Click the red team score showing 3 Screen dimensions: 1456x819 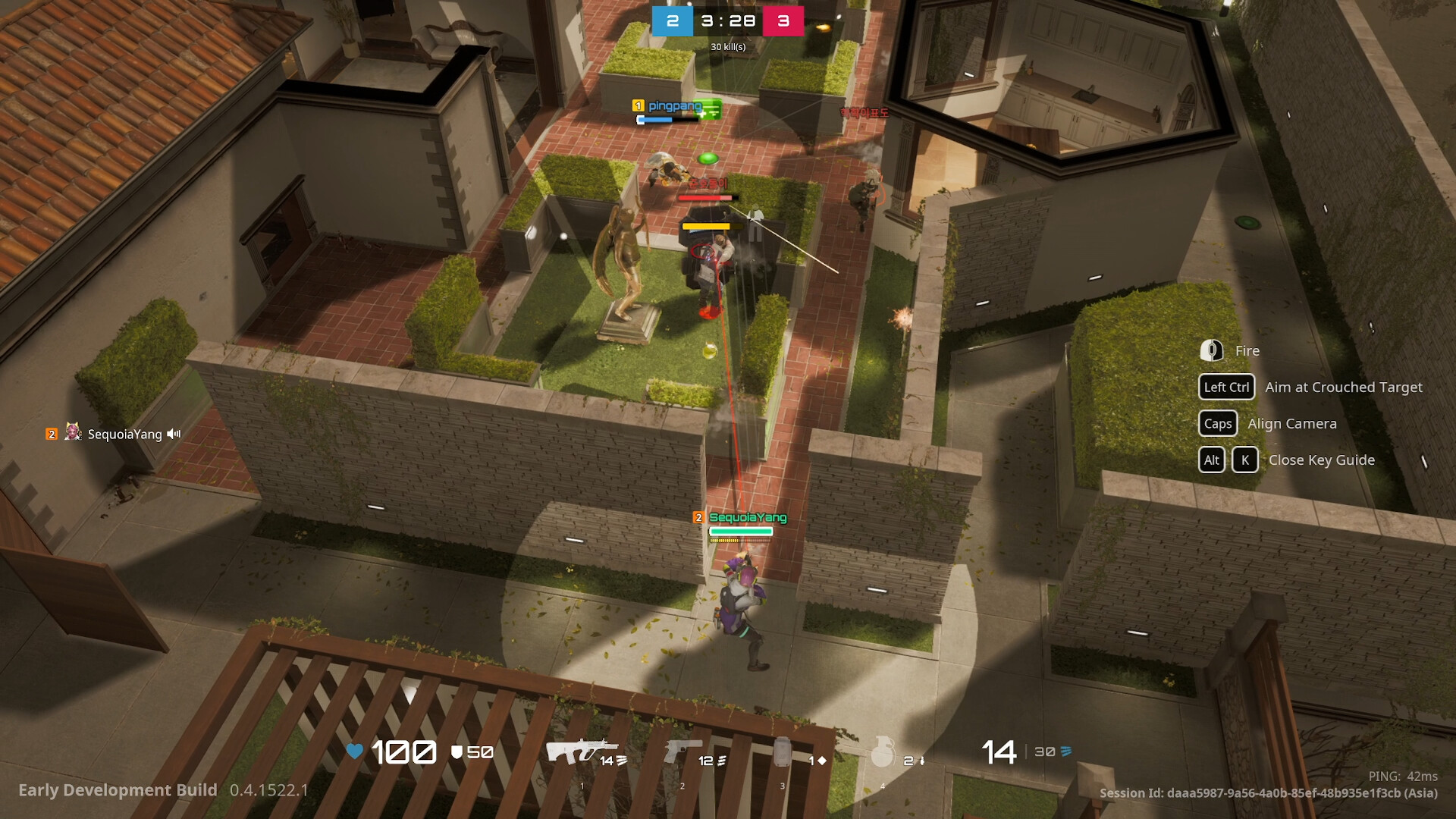[785, 21]
